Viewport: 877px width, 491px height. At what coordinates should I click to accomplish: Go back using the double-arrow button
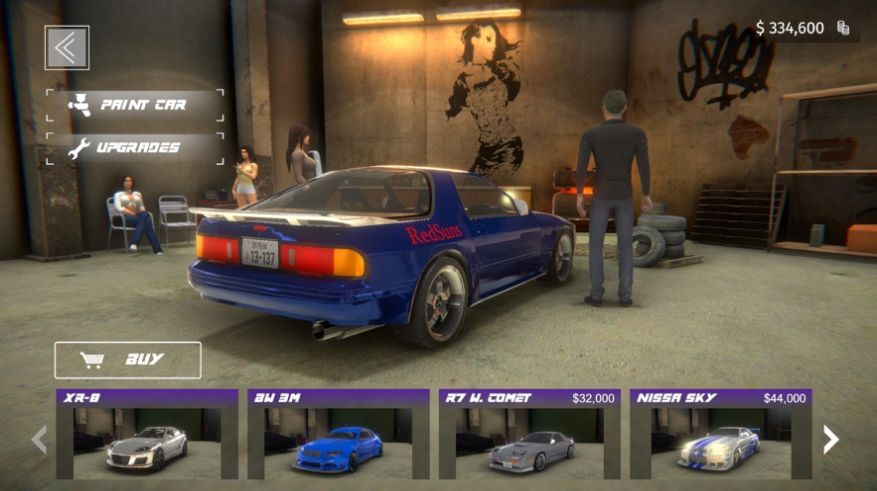point(67,48)
